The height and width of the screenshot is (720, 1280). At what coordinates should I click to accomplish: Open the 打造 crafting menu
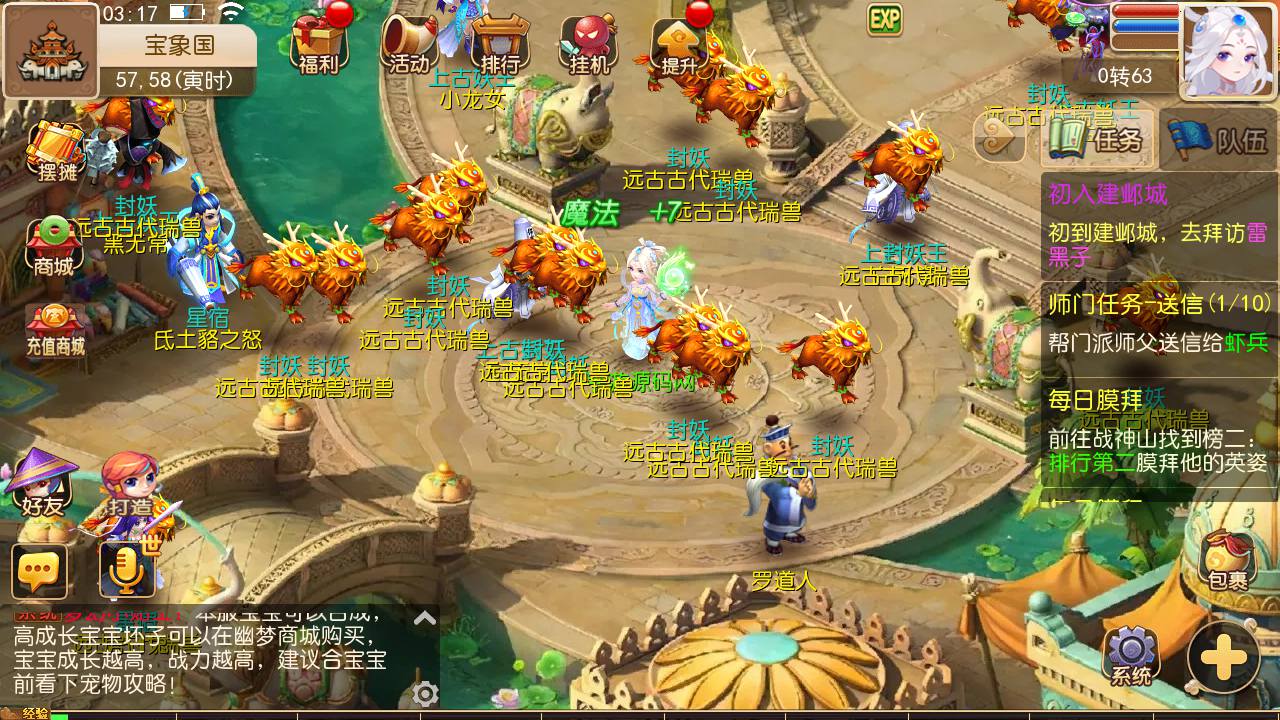click(130, 487)
